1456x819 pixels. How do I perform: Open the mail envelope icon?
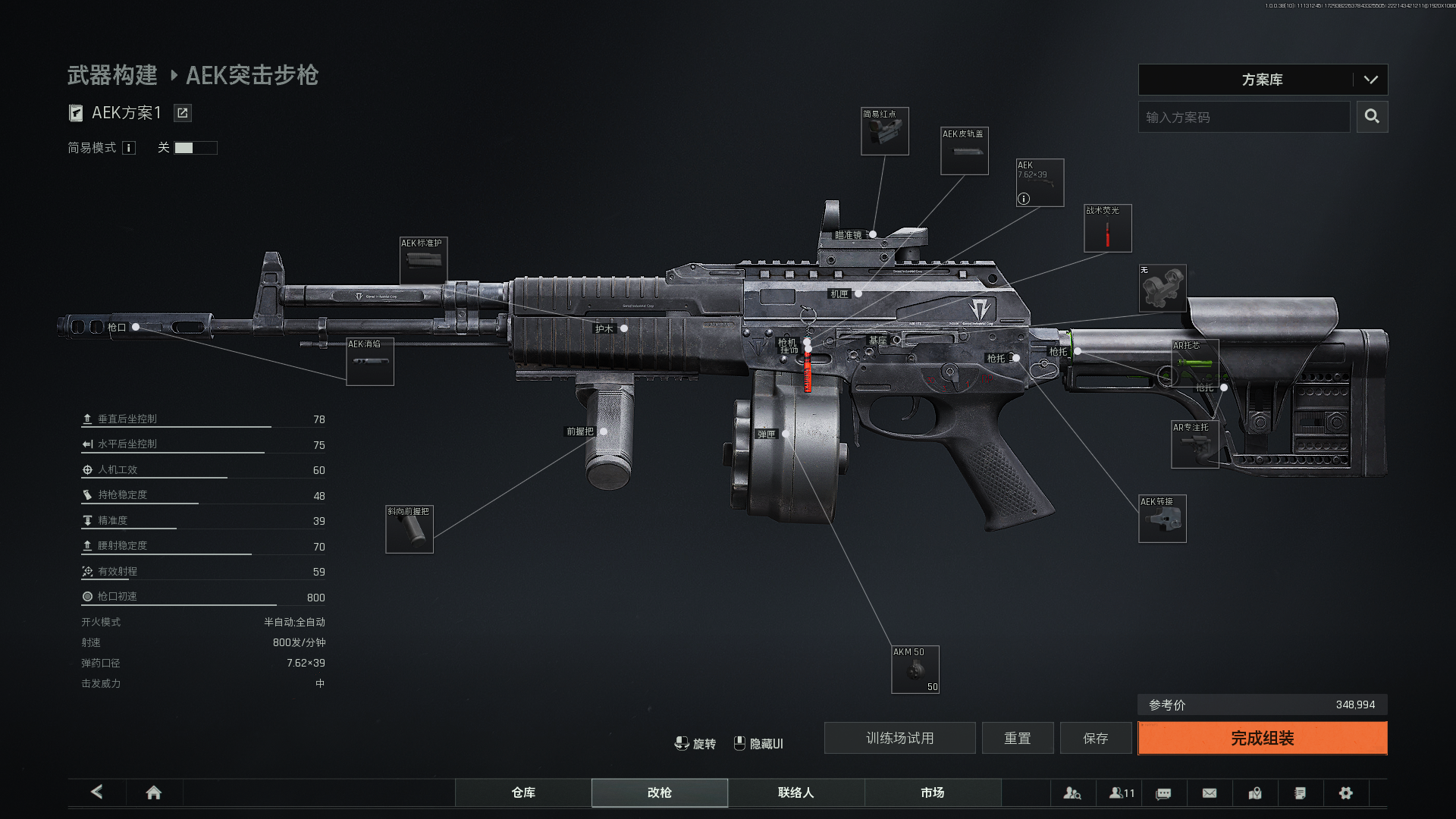1210,792
